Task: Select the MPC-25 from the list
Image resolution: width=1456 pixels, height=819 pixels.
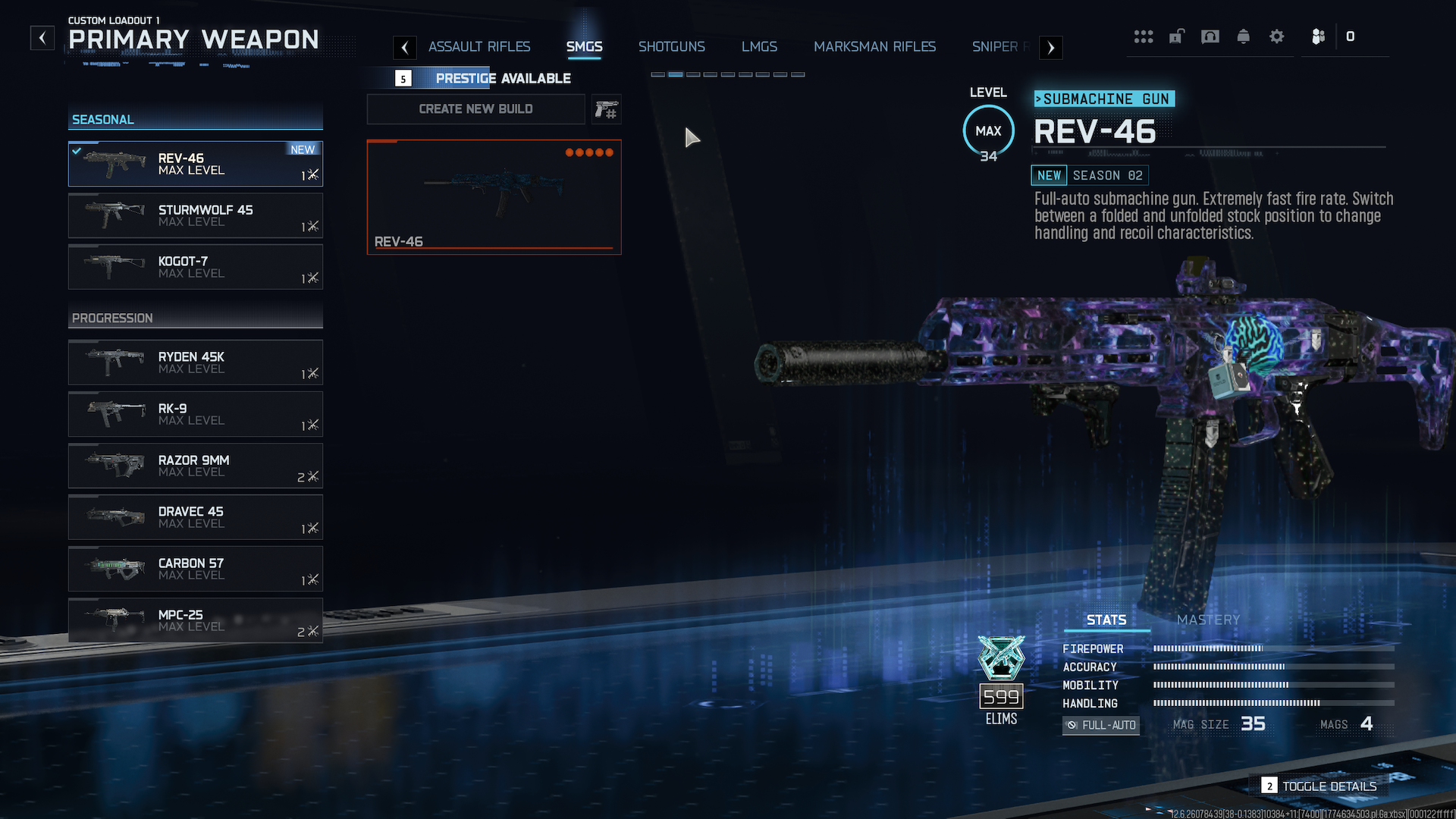Action: coord(196,620)
